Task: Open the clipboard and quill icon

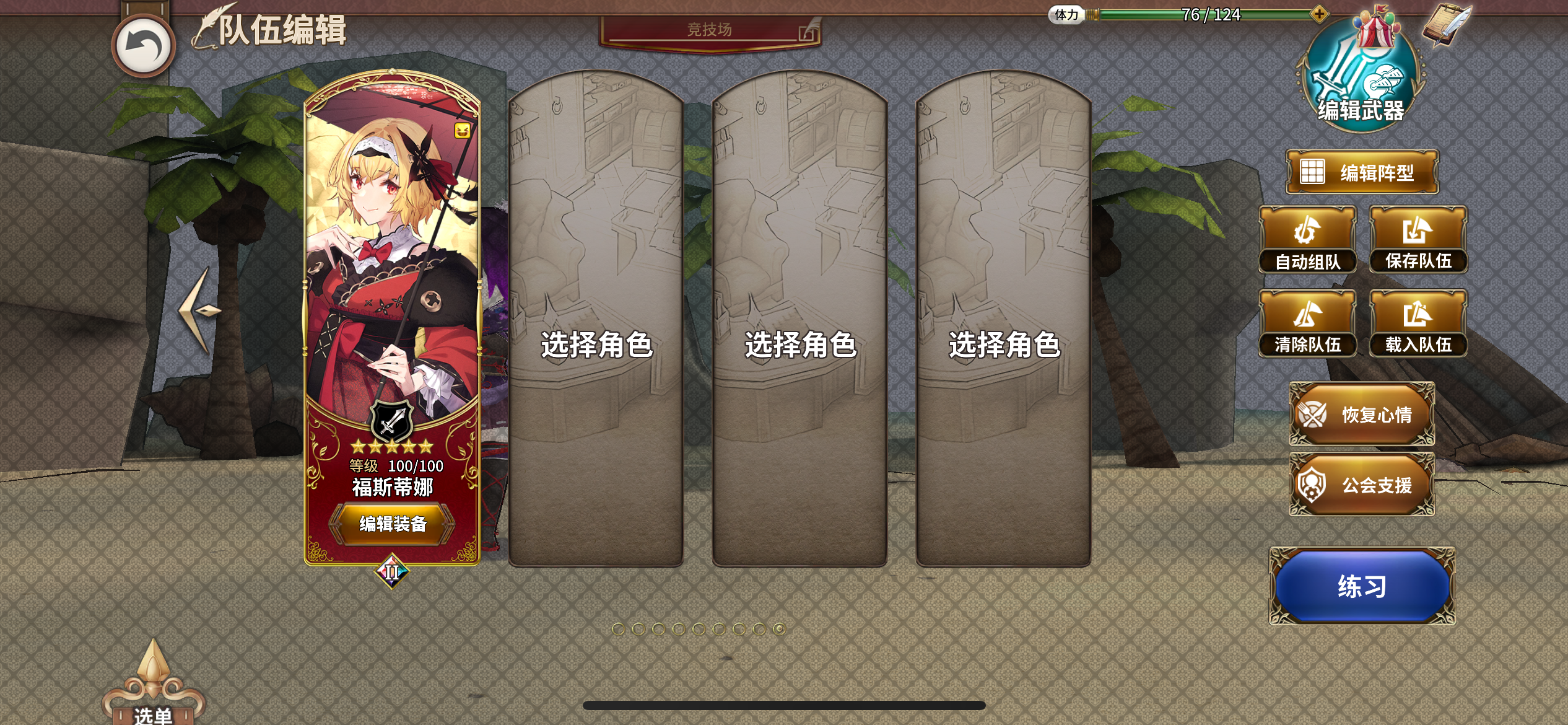Action: (1446, 26)
